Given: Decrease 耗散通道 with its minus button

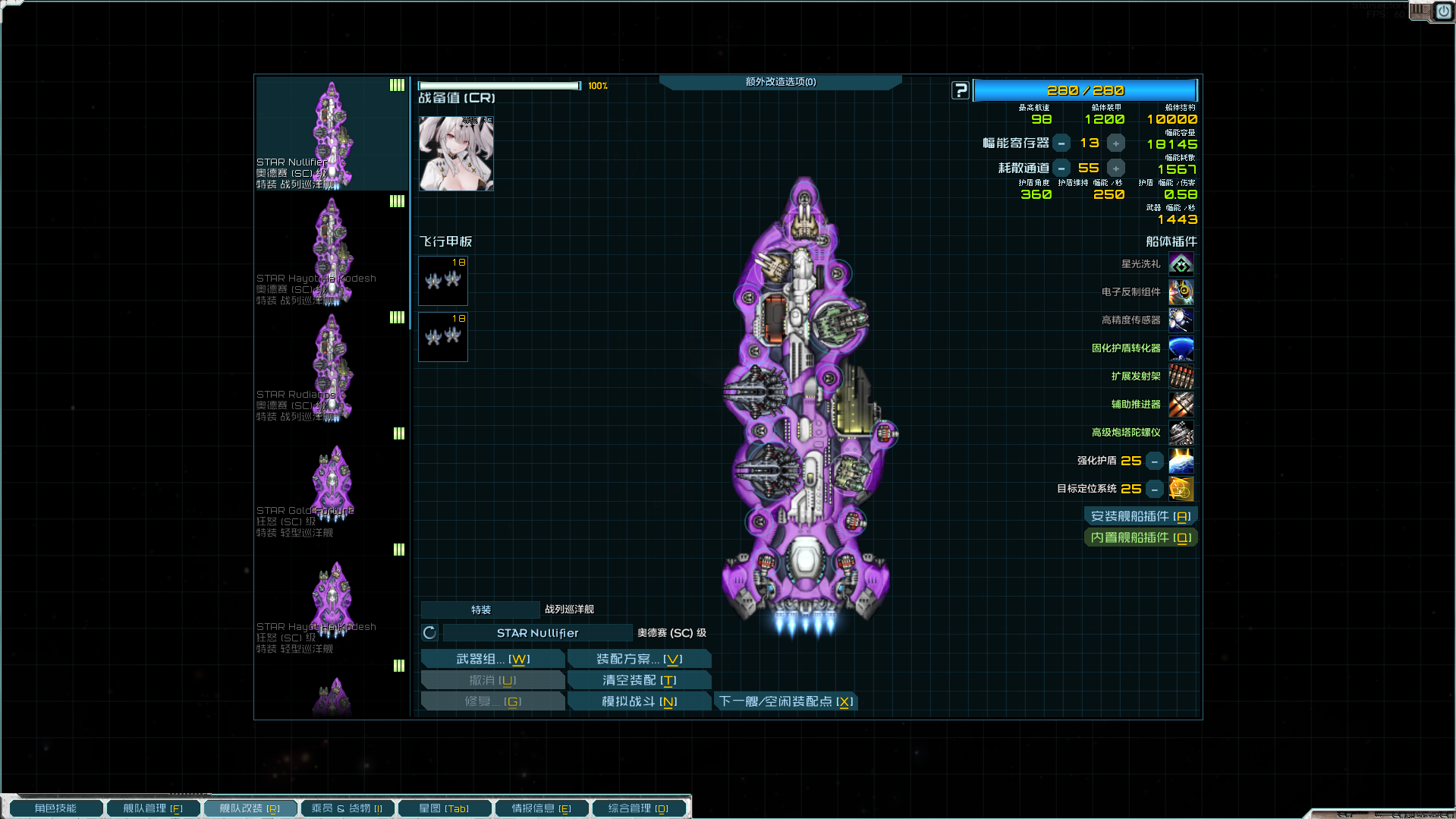Looking at the screenshot, I should [x=1061, y=168].
